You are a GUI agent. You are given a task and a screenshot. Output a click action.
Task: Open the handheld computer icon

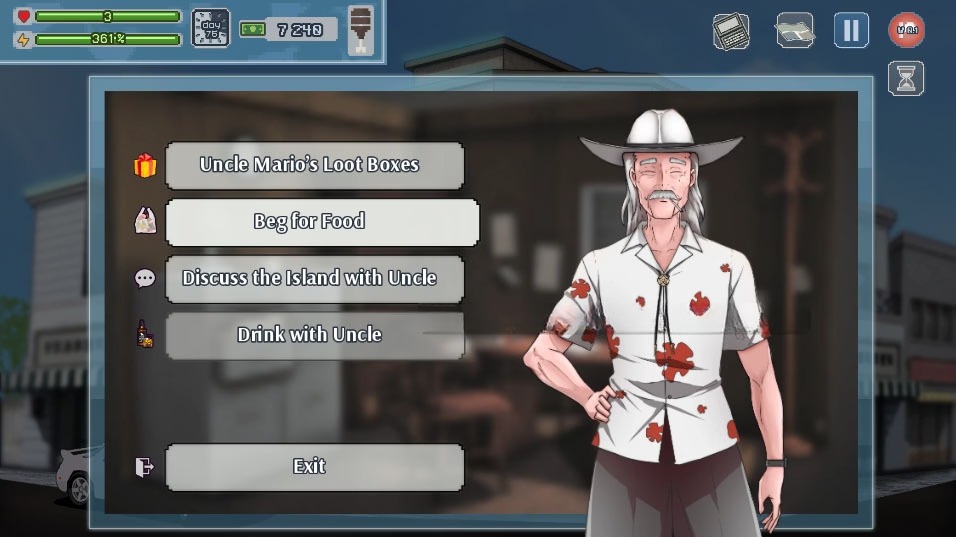pos(731,31)
